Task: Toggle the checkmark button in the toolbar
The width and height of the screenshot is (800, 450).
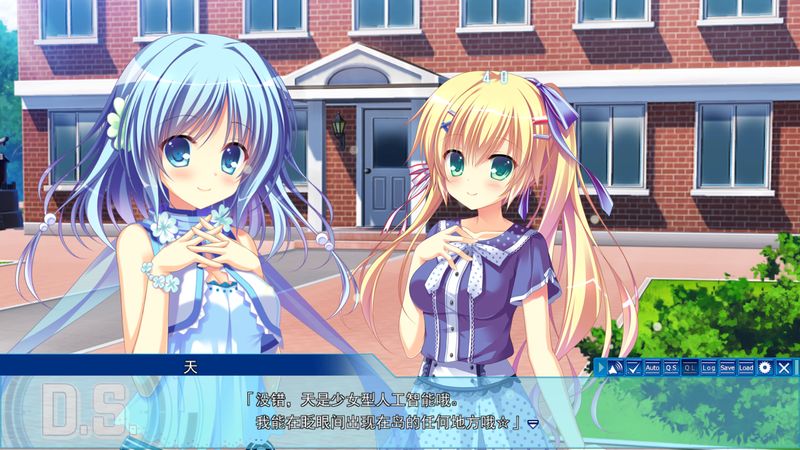Action: (634, 367)
